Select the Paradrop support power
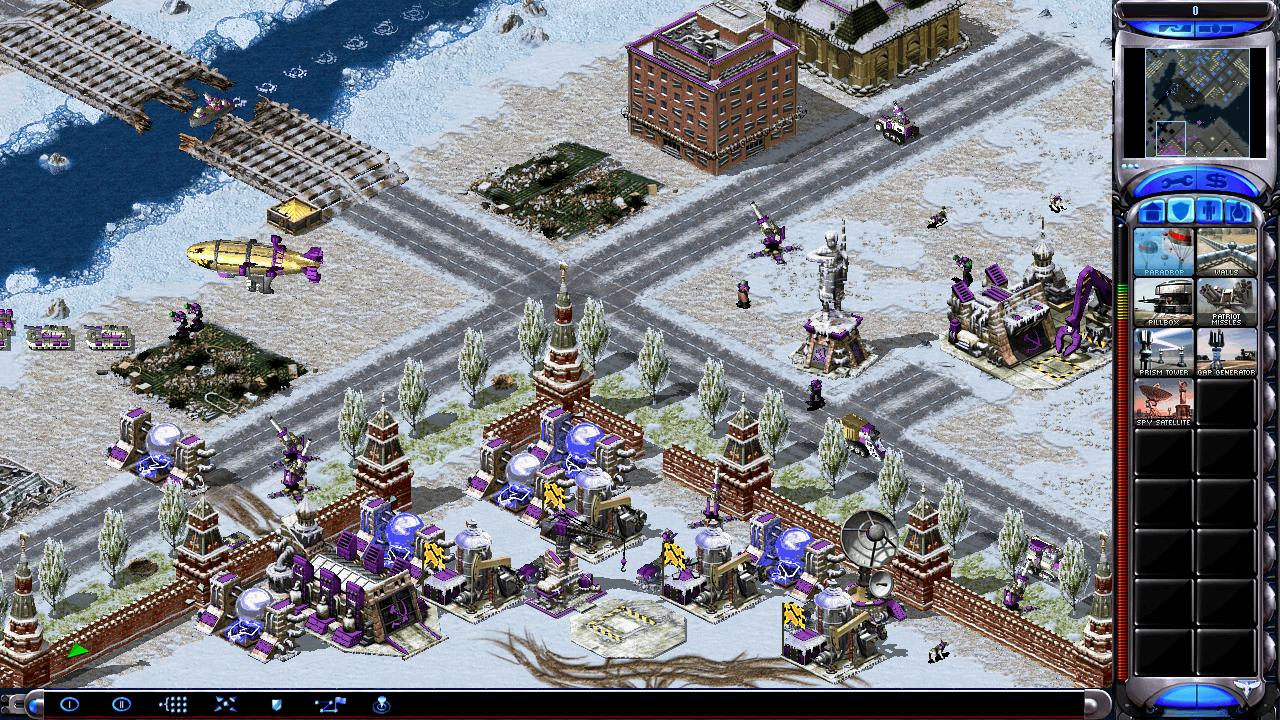The width and height of the screenshot is (1280, 720). (1163, 252)
